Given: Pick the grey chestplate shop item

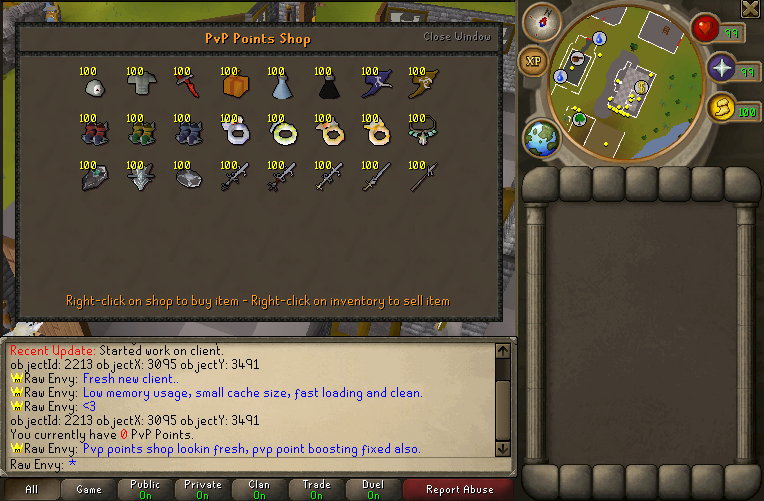Looking at the screenshot, I should [x=139, y=87].
